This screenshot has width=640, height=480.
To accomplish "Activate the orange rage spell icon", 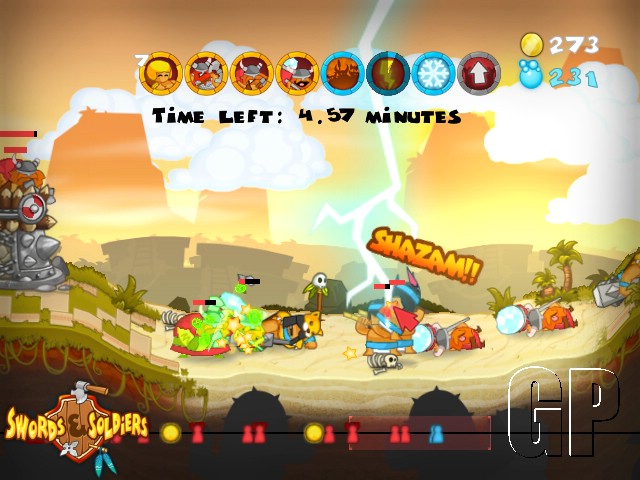I will 342,73.
